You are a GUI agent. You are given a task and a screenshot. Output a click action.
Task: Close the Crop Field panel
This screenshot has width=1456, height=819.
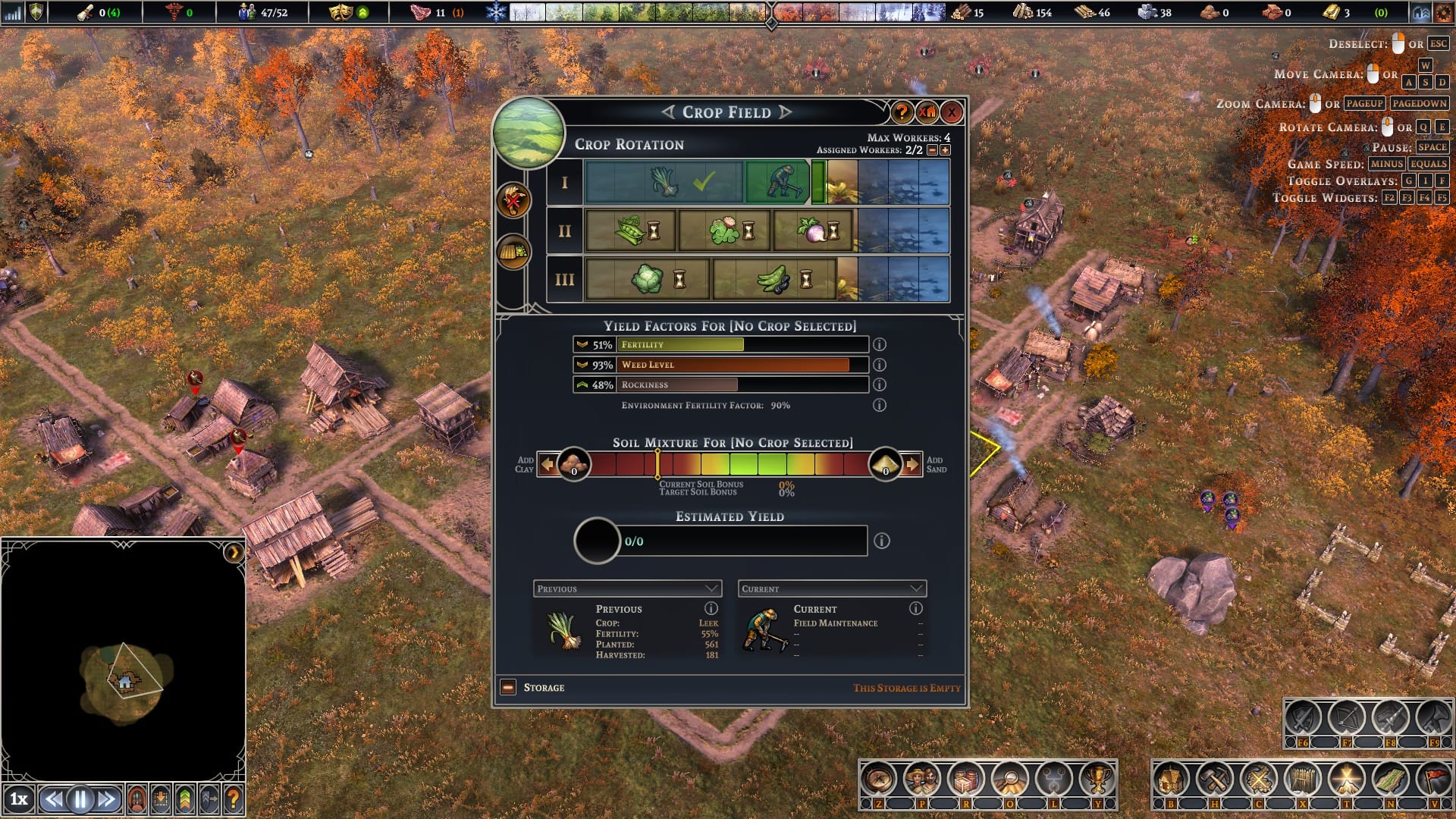(x=952, y=113)
